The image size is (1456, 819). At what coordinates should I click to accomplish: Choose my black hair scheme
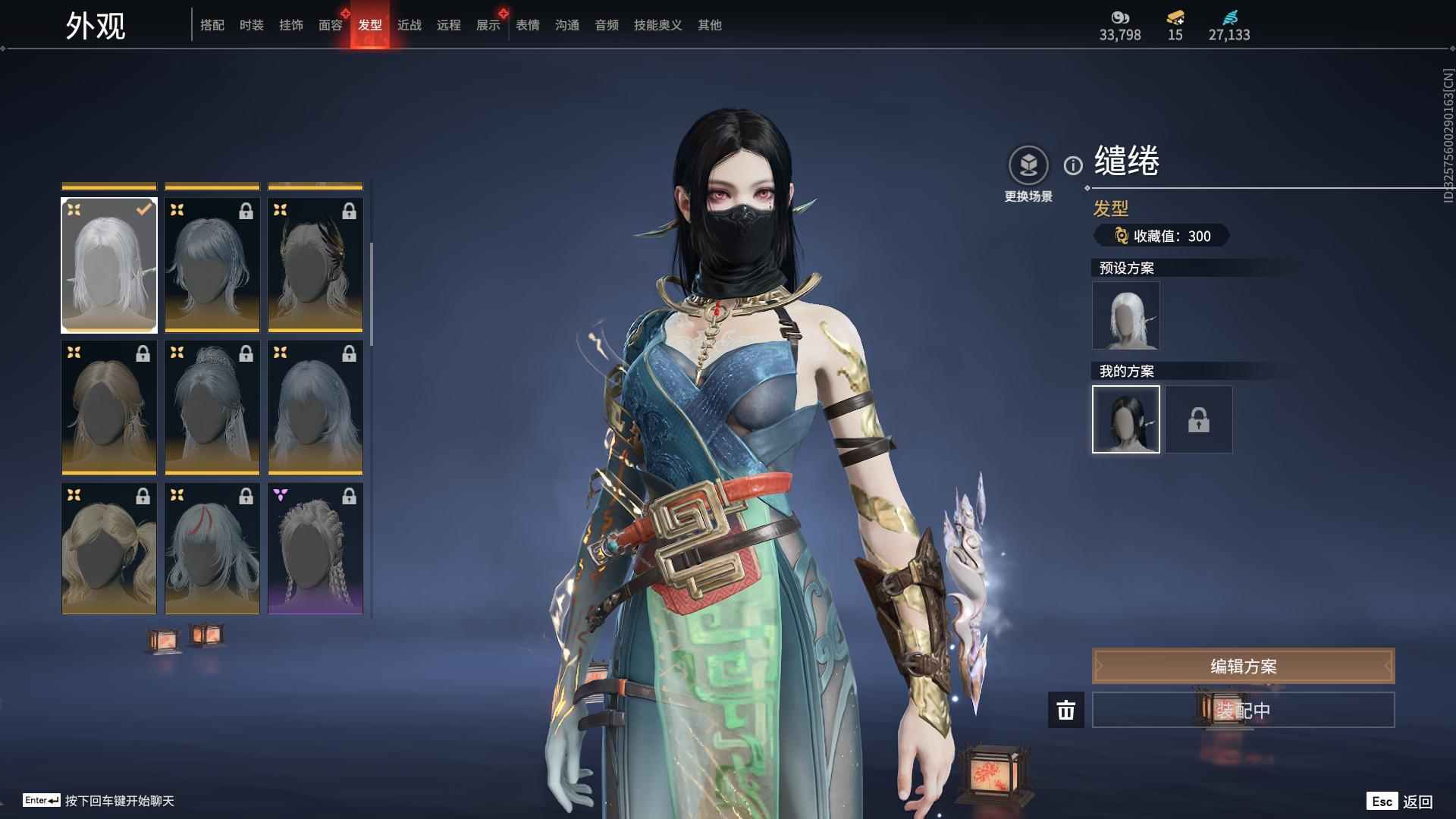[1125, 419]
